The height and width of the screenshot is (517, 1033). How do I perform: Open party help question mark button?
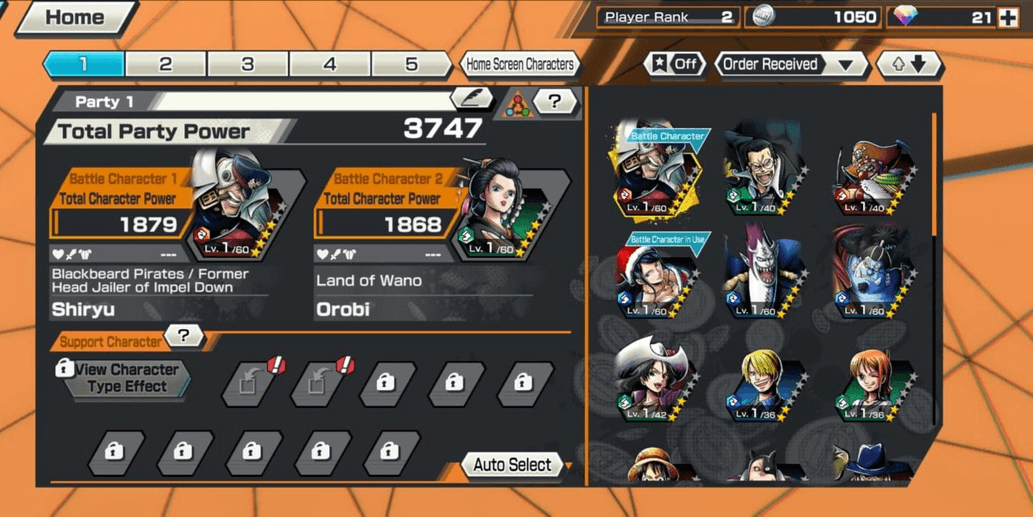click(555, 101)
